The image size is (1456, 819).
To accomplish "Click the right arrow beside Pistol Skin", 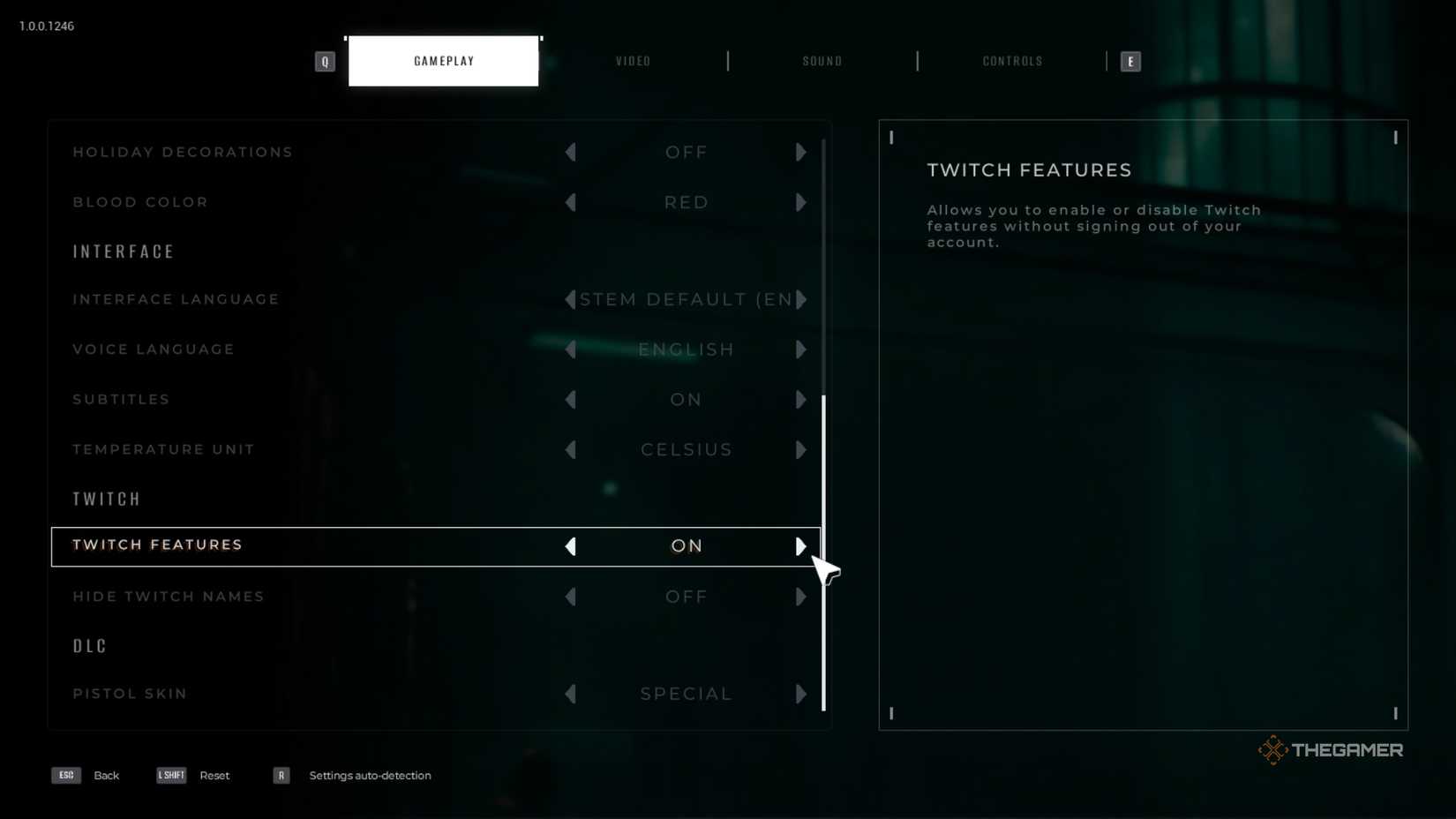I will [x=801, y=694].
